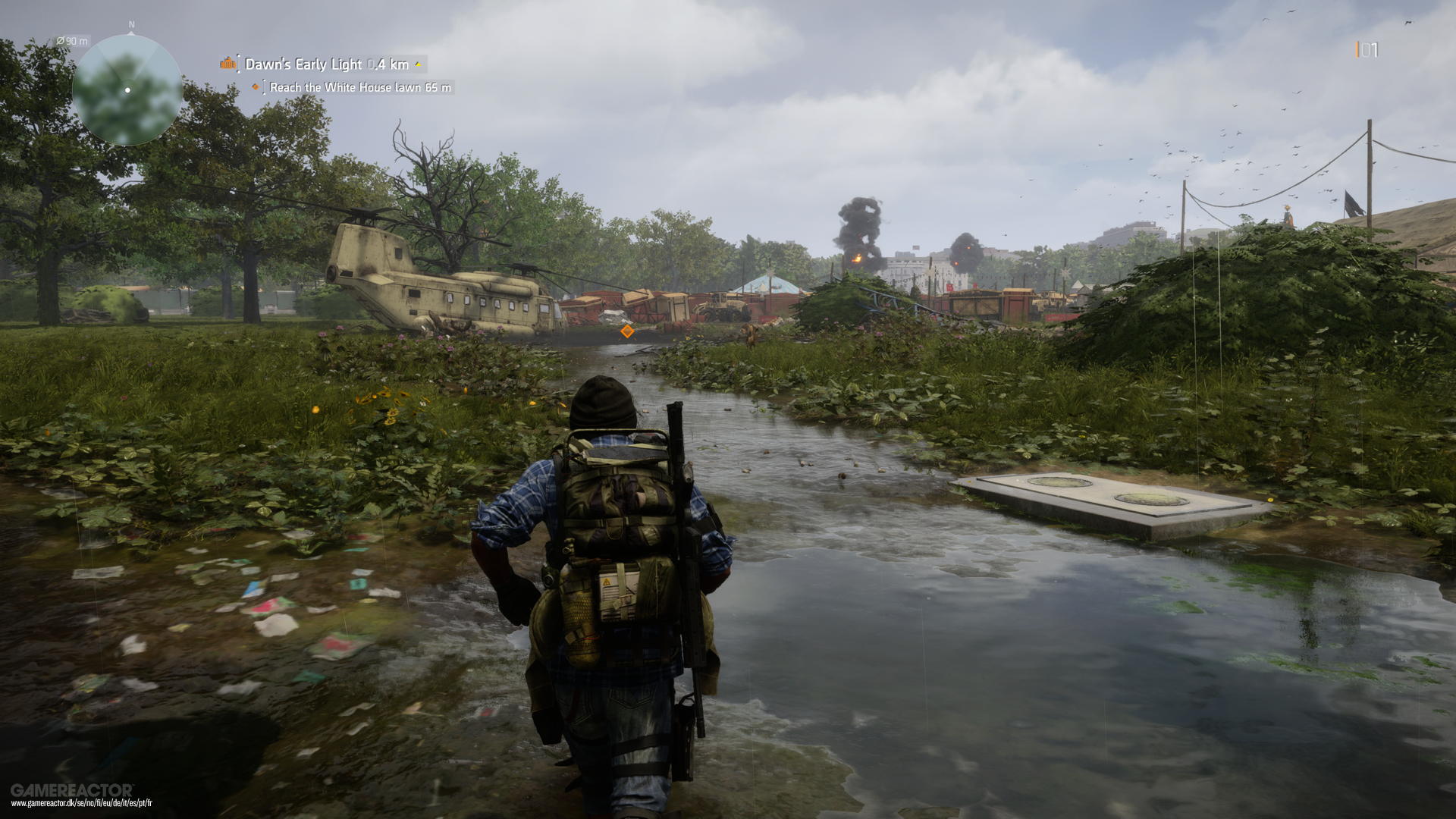
Task: Open the Reach the White House lawn objective
Action: coord(341,87)
